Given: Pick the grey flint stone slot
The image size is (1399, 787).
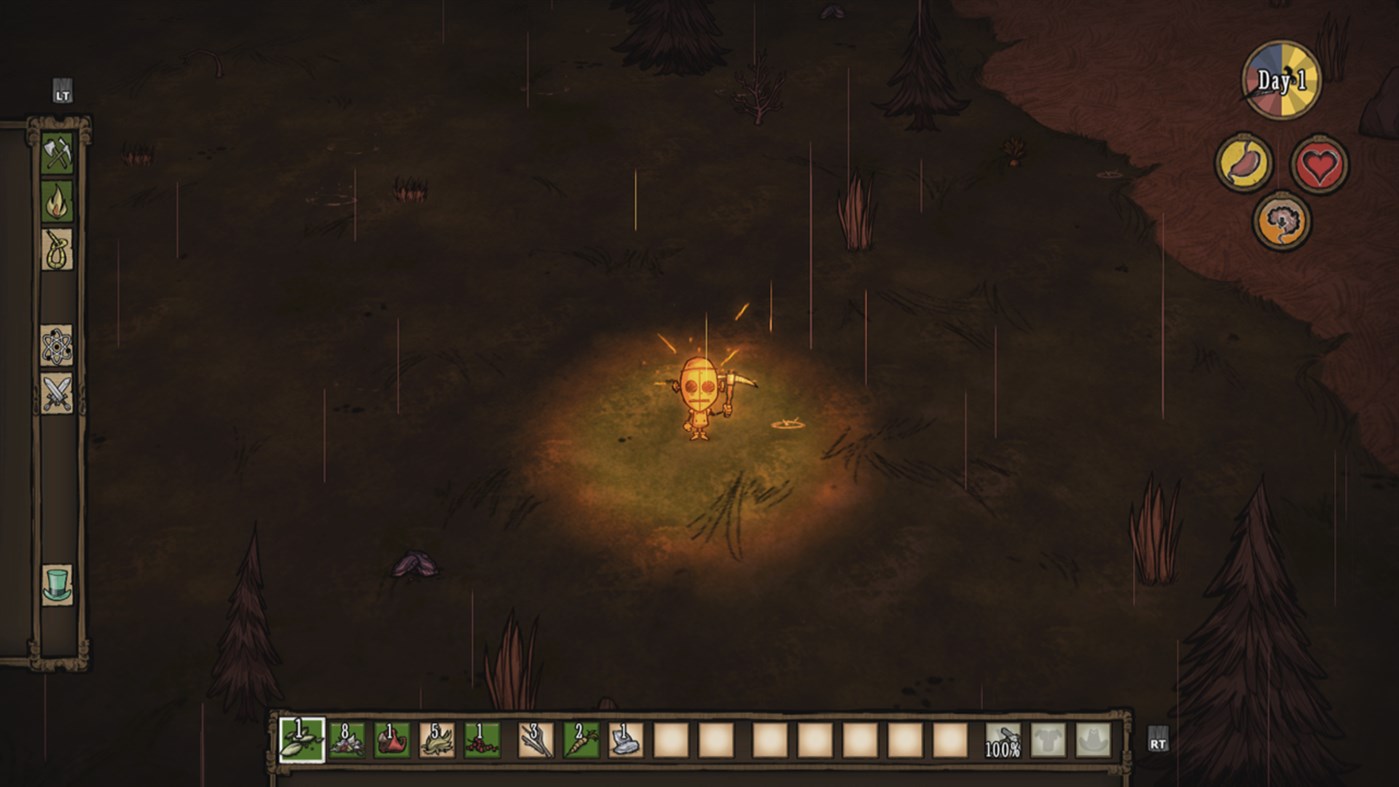Looking at the screenshot, I should (x=626, y=740).
